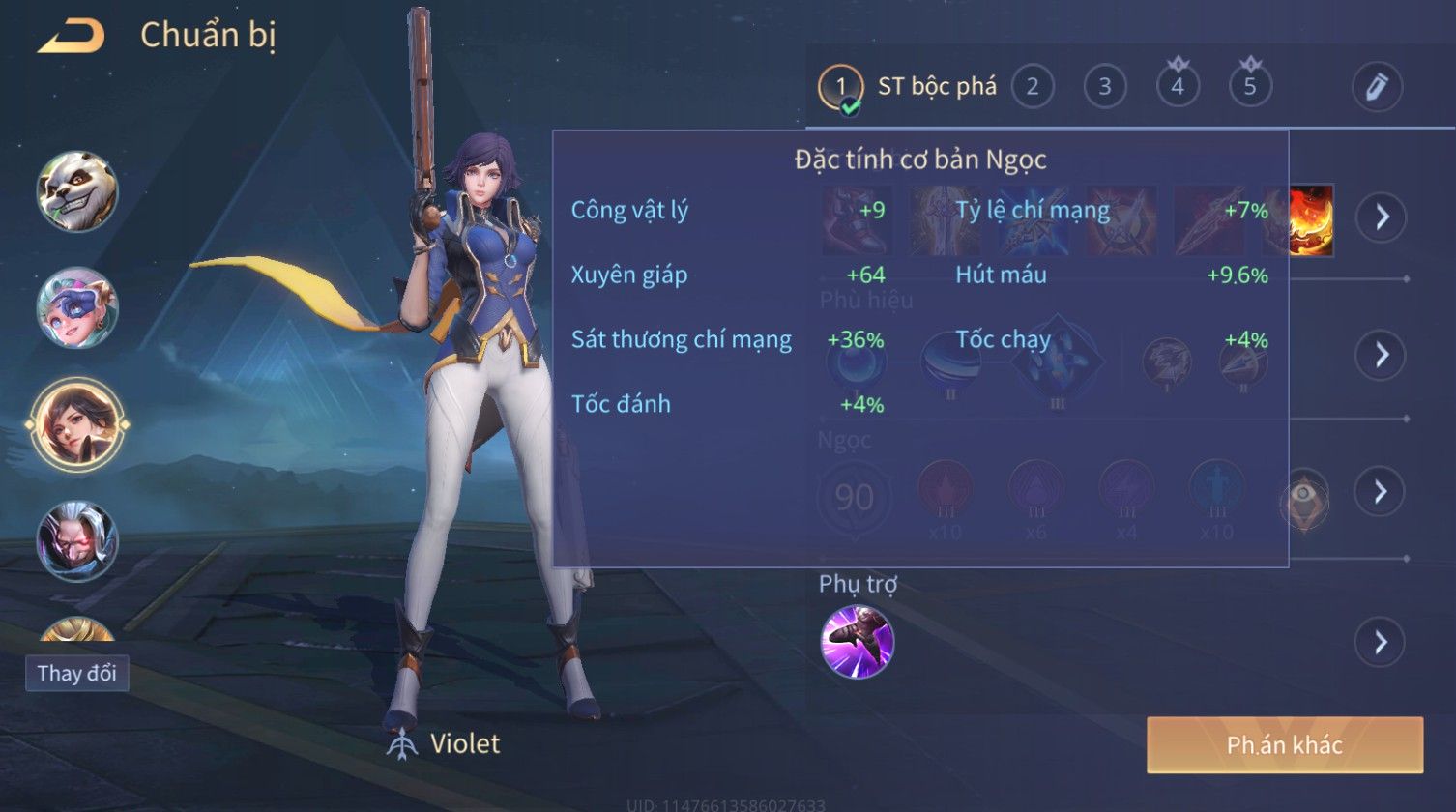
Task: Click the Phương án khác button
Action: pos(1285,744)
